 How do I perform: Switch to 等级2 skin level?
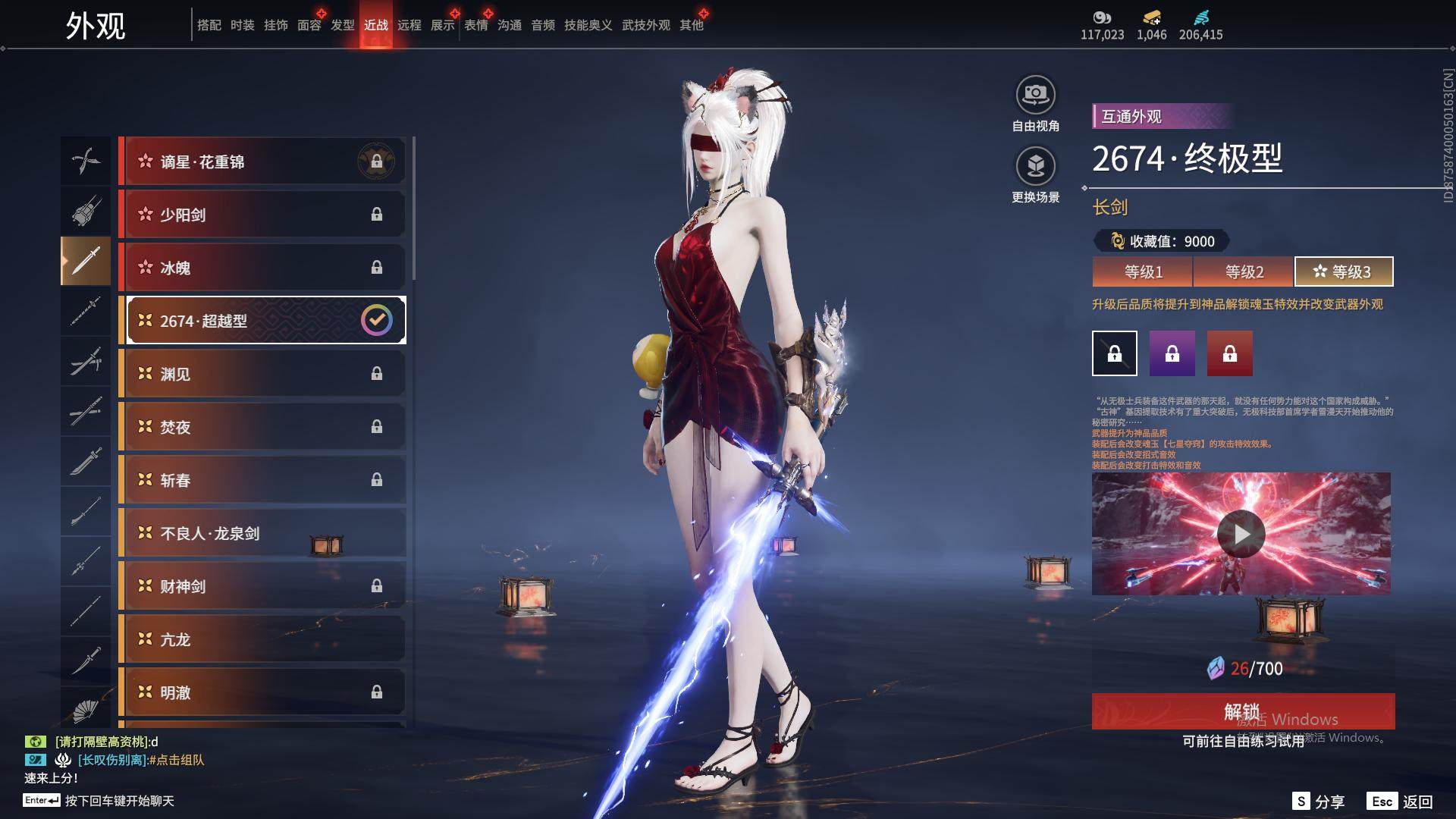point(1244,271)
